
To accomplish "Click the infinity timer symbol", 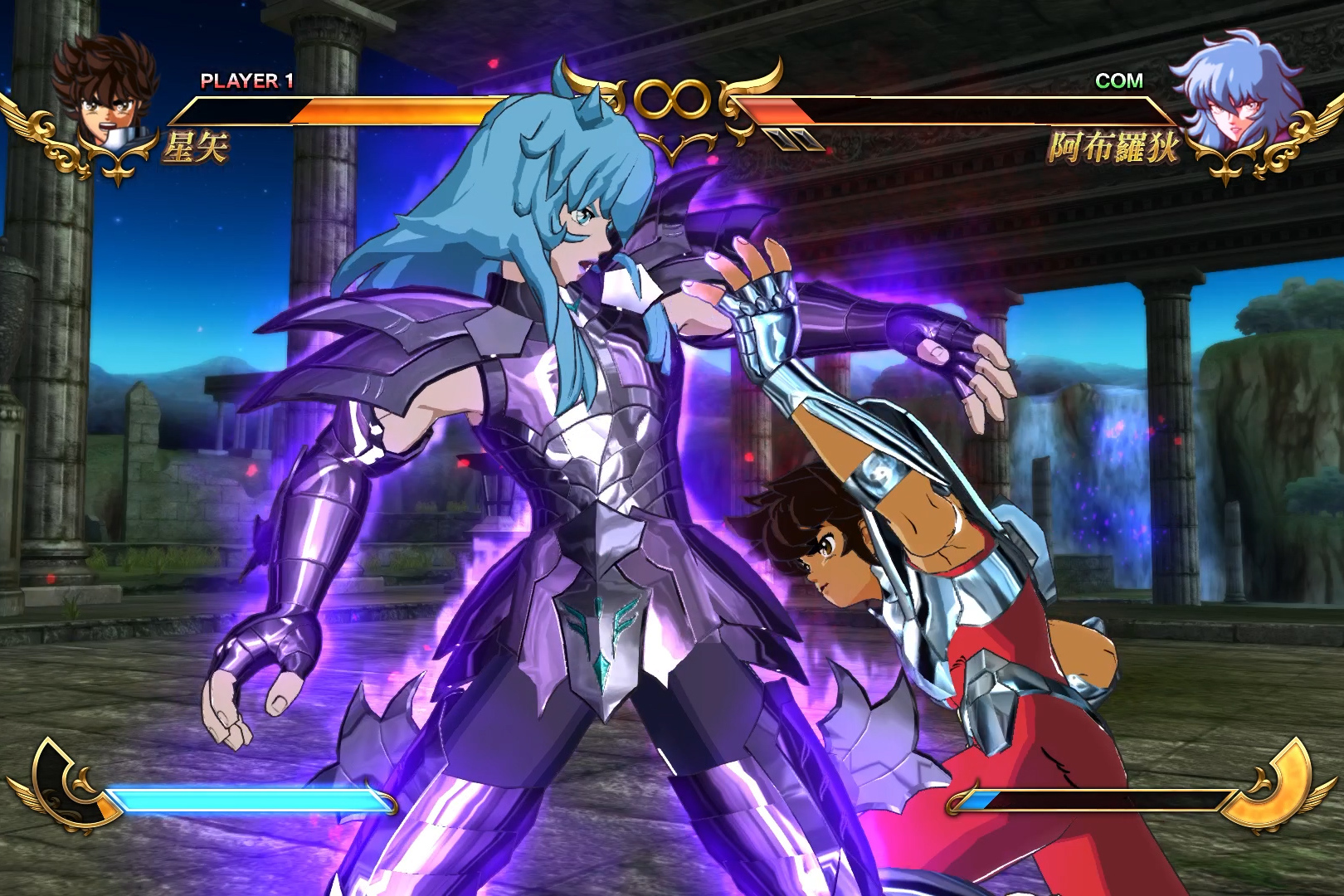I will click(x=672, y=100).
